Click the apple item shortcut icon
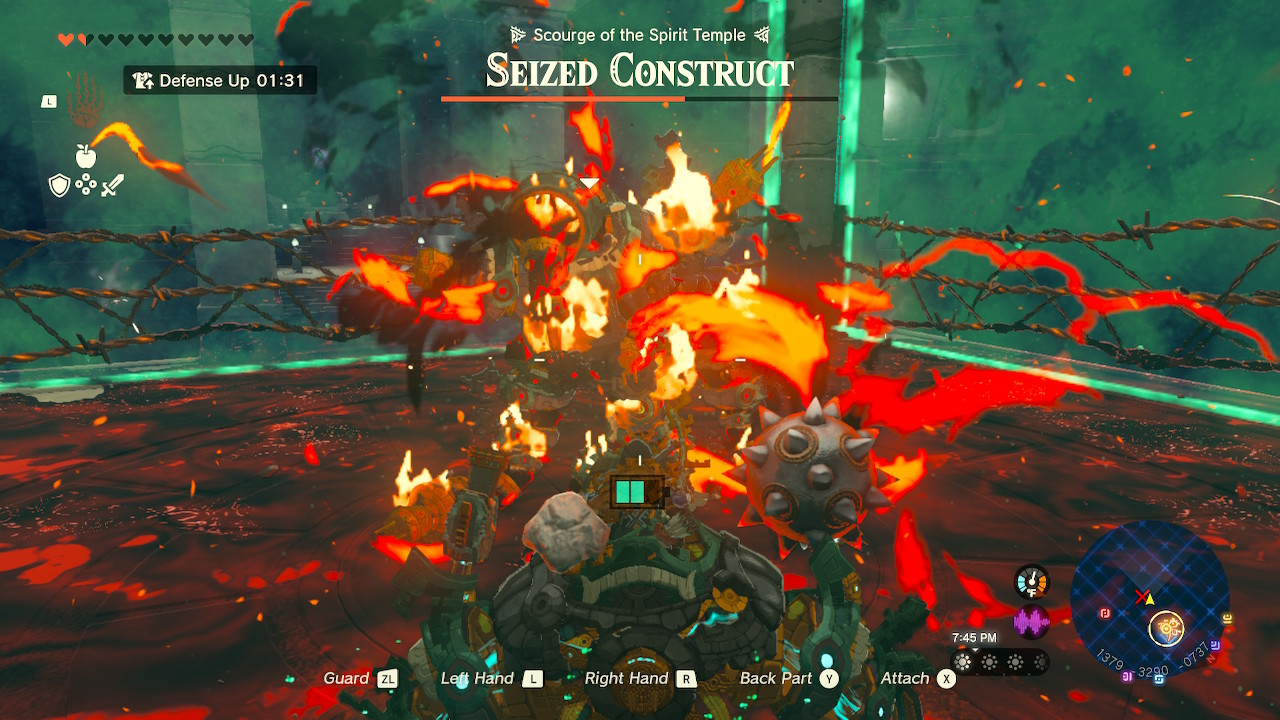Image resolution: width=1280 pixels, height=720 pixels. click(x=85, y=156)
